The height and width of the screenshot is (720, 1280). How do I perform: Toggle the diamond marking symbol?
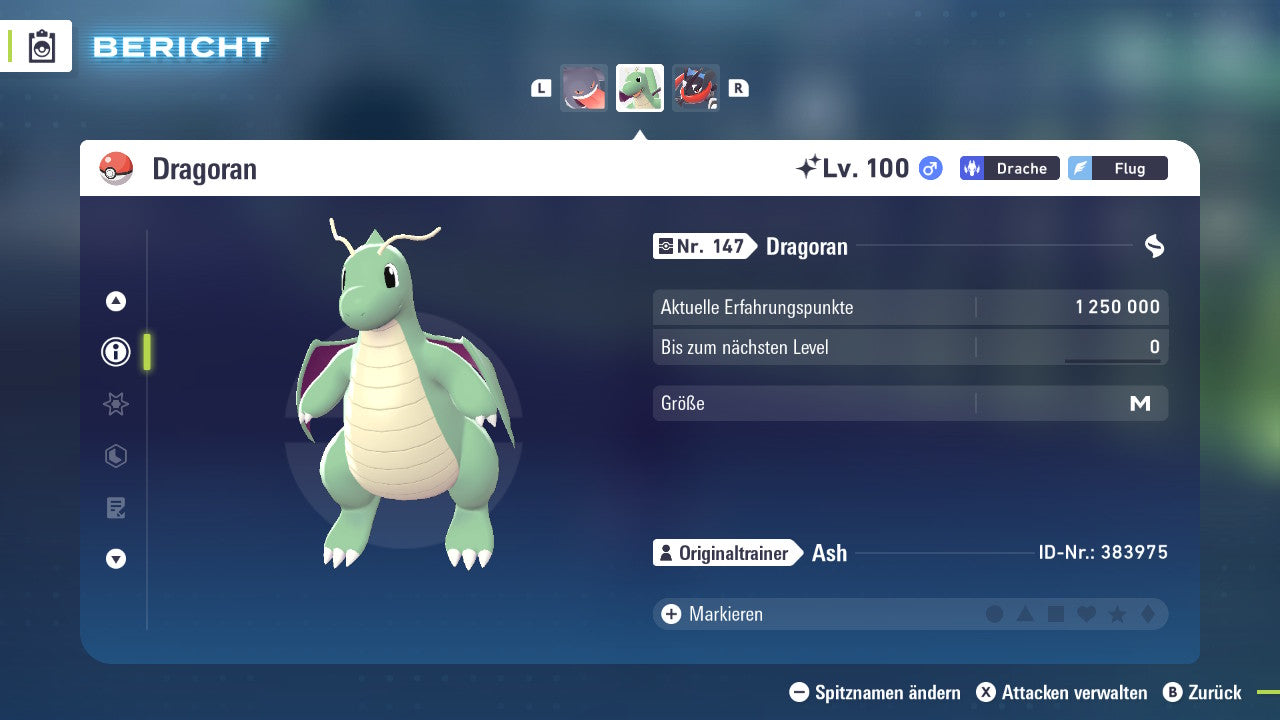(x=1147, y=614)
